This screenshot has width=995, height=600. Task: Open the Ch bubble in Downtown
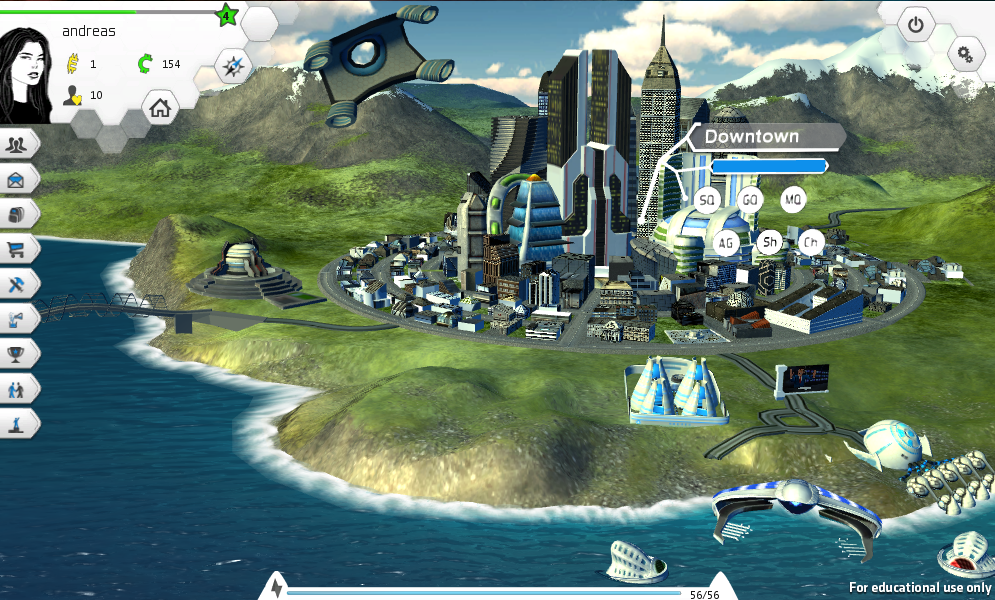pos(812,242)
